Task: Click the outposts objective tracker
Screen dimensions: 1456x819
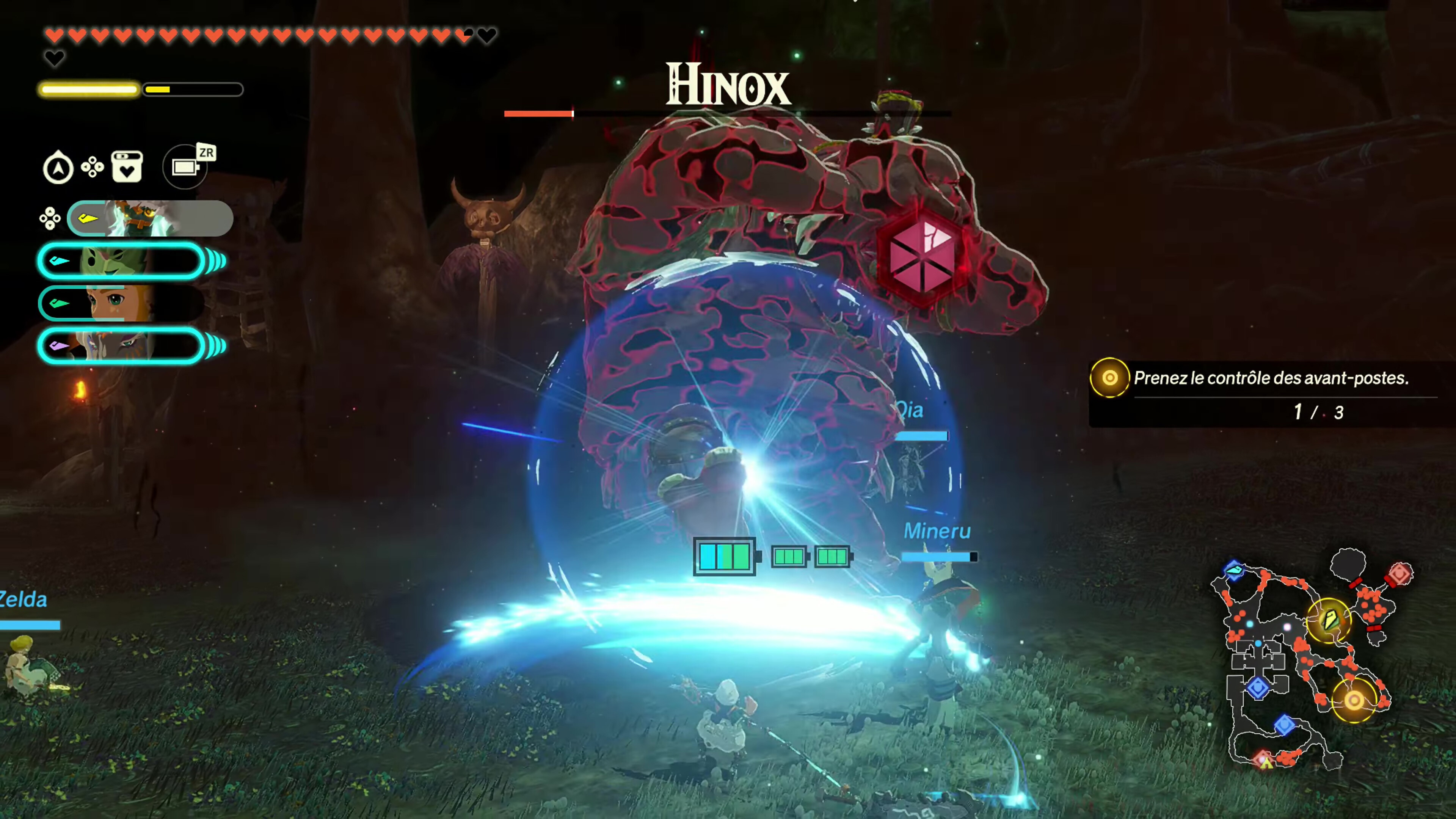Action: 1266,394
